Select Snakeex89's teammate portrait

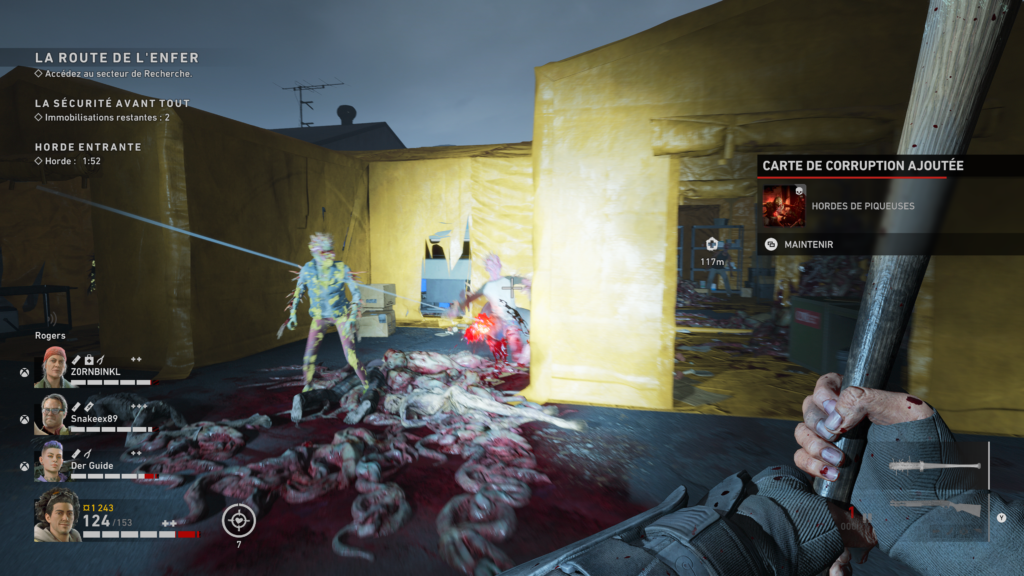coord(53,414)
